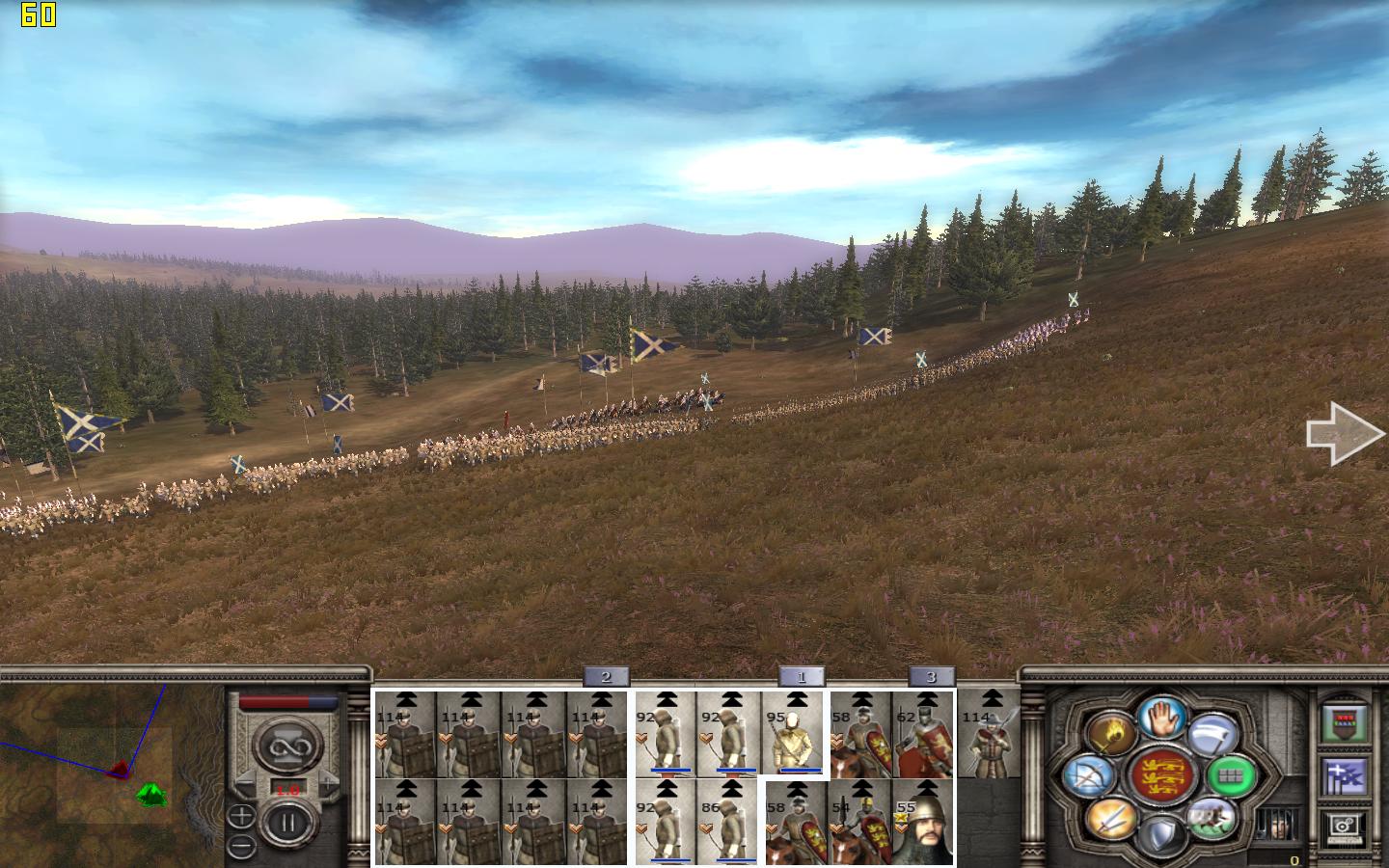Image resolution: width=1389 pixels, height=868 pixels.
Task: Toggle guard mode with the shield icon
Action: pos(1161,835)
